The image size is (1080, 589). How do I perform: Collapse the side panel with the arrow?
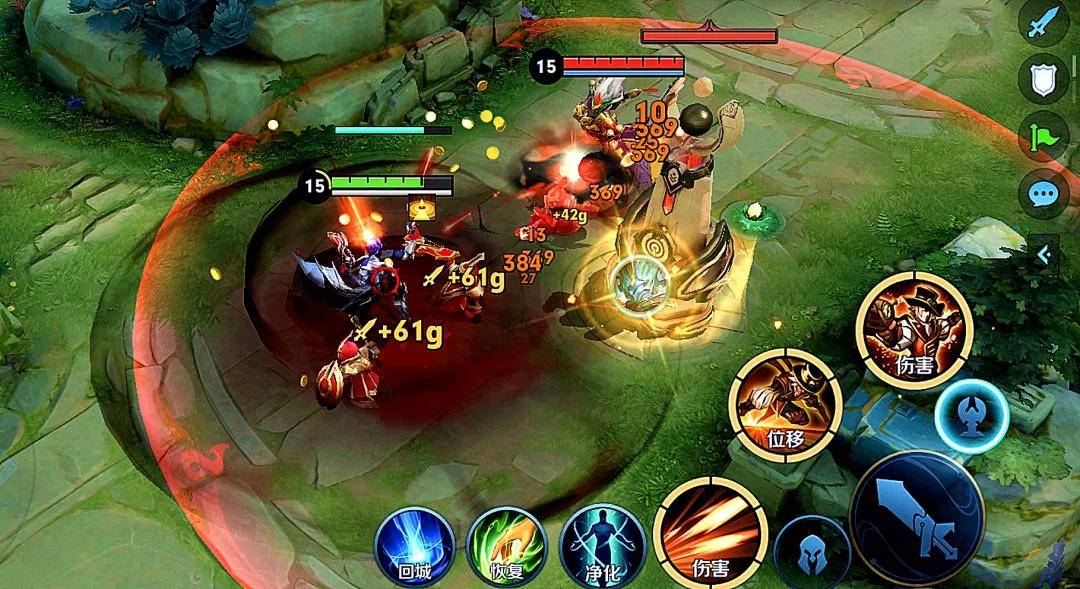coord(1044,254)
